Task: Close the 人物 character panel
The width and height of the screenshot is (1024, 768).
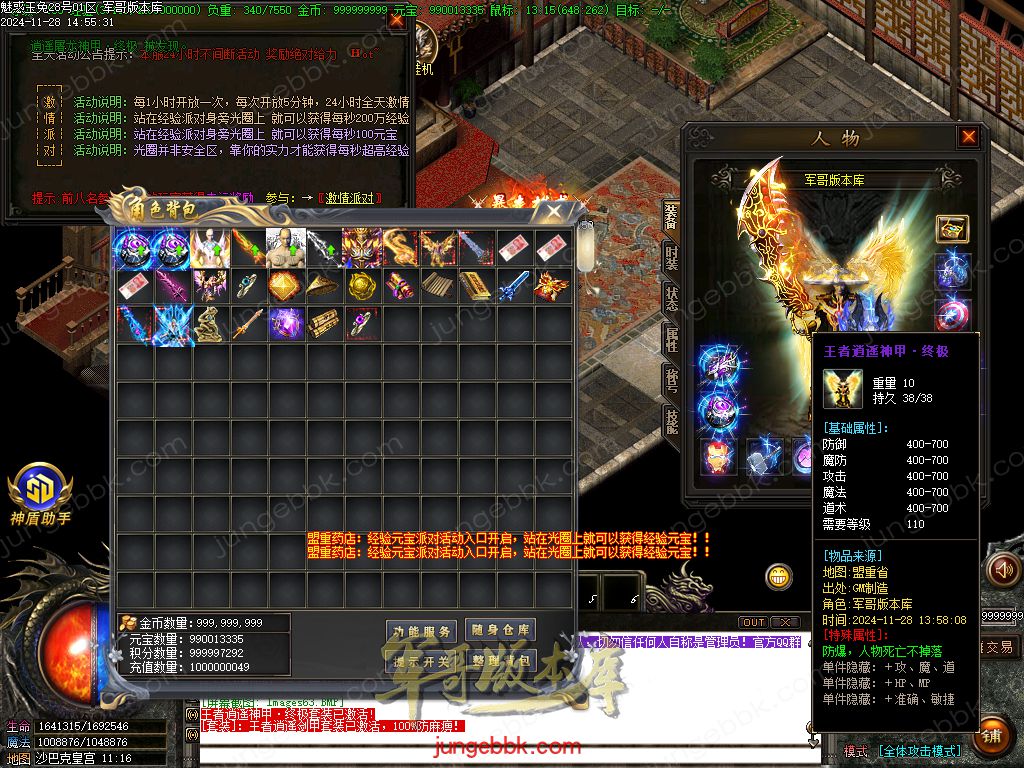Action: pyautogui.click(x=968, y=137)
